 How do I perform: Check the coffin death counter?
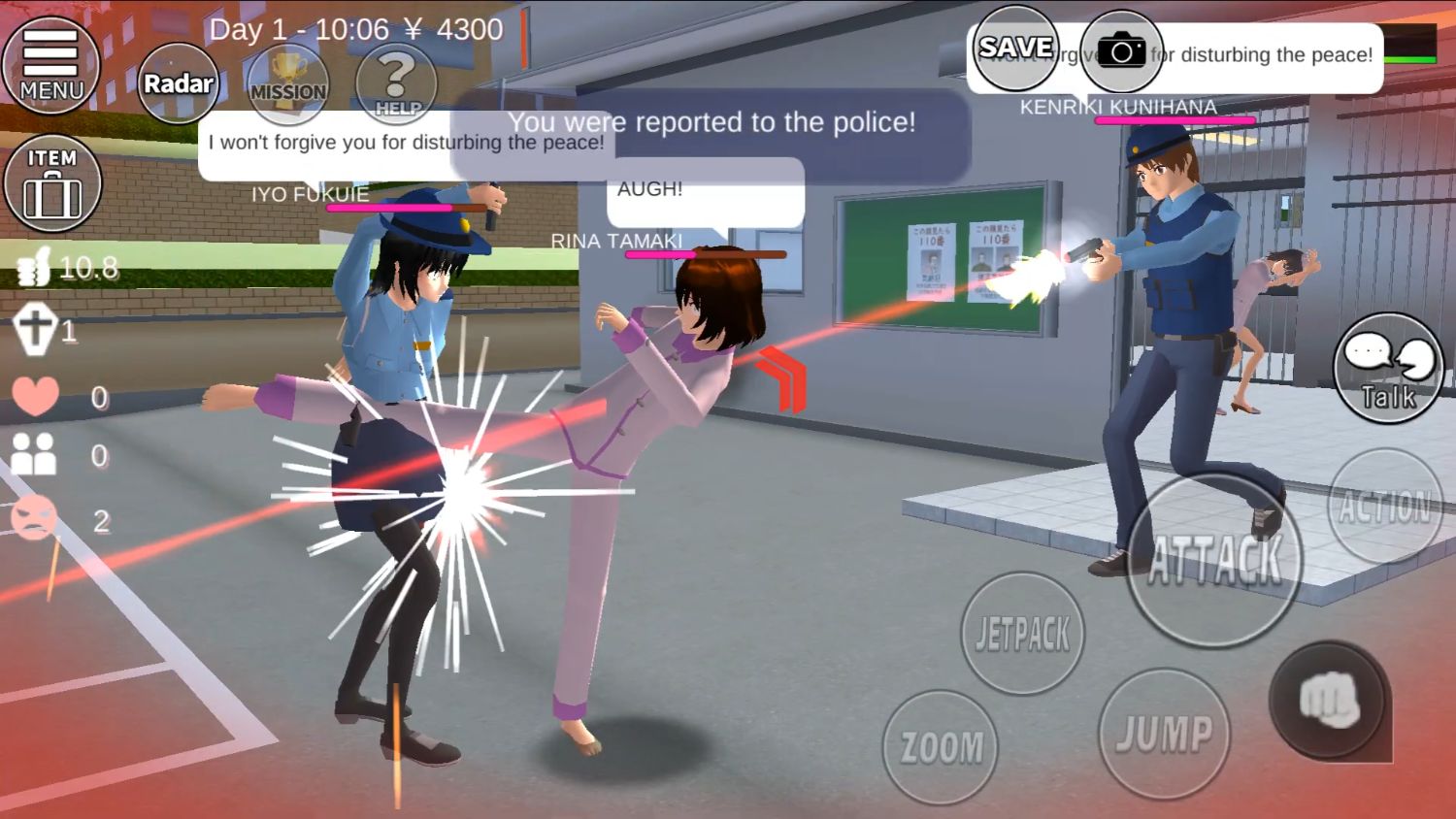34,330
